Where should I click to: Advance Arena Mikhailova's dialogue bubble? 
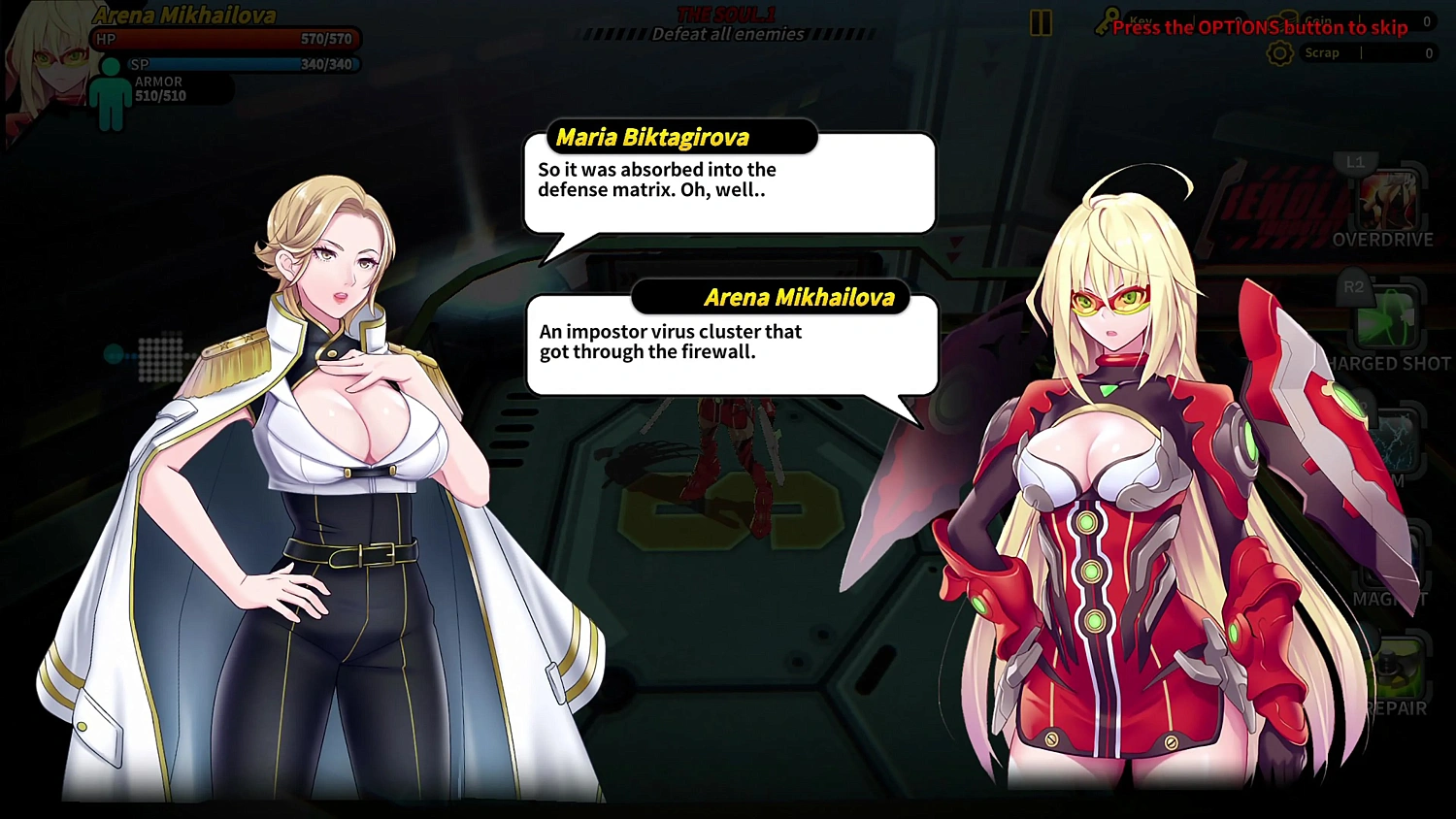(x=732, y=344)
